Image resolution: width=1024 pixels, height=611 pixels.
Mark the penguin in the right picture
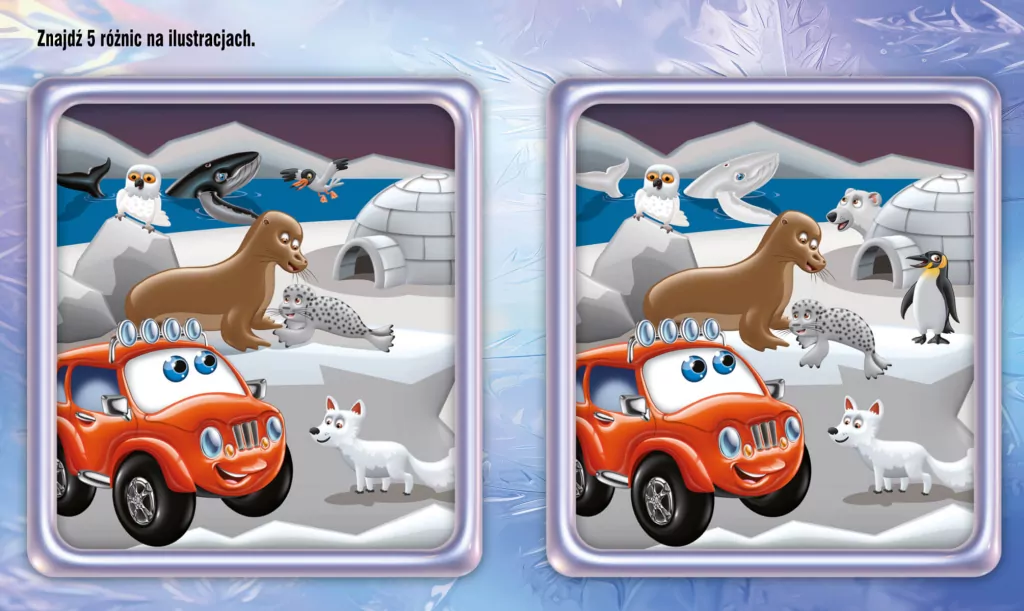929,296
